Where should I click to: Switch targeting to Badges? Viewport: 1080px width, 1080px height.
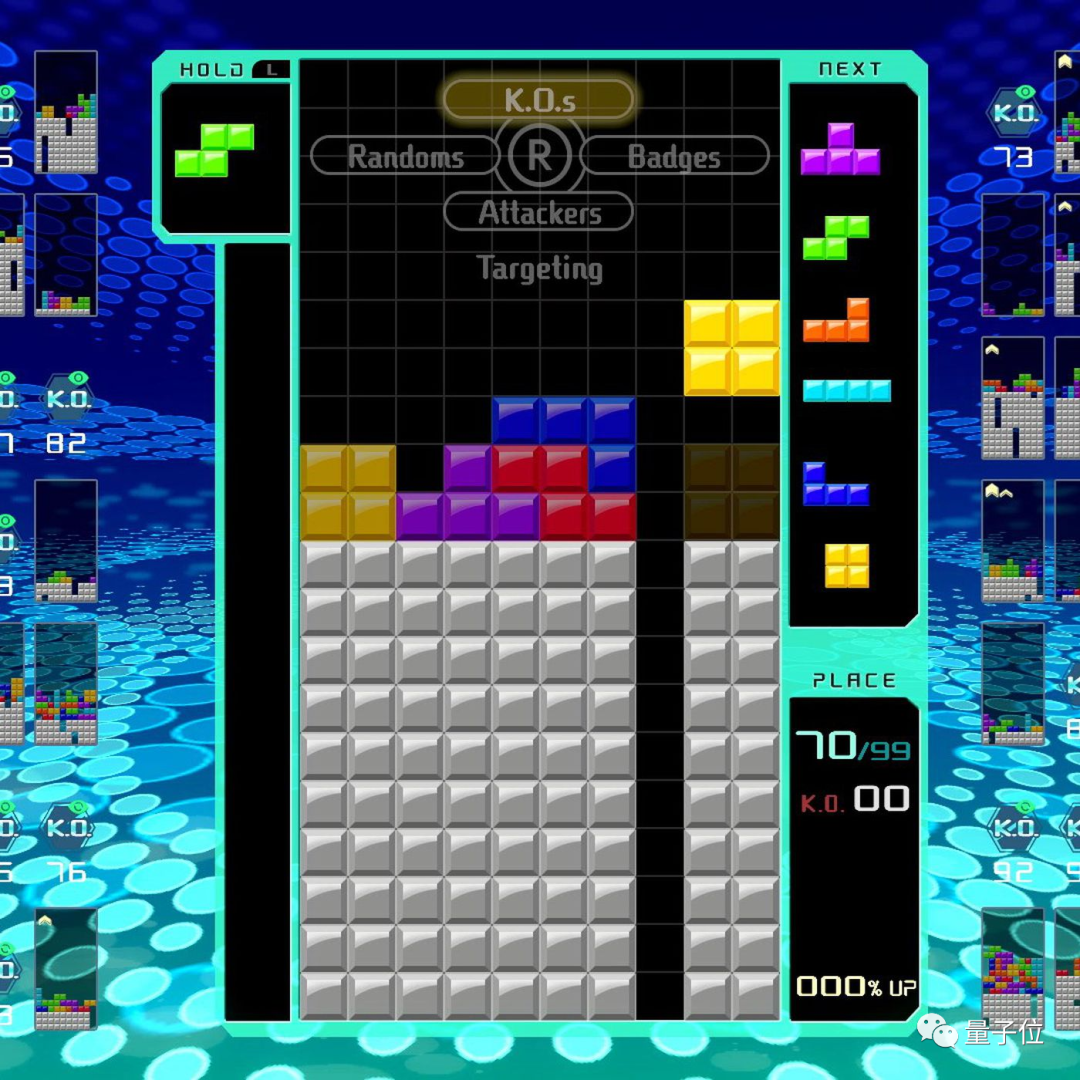[x=674, y=156]
